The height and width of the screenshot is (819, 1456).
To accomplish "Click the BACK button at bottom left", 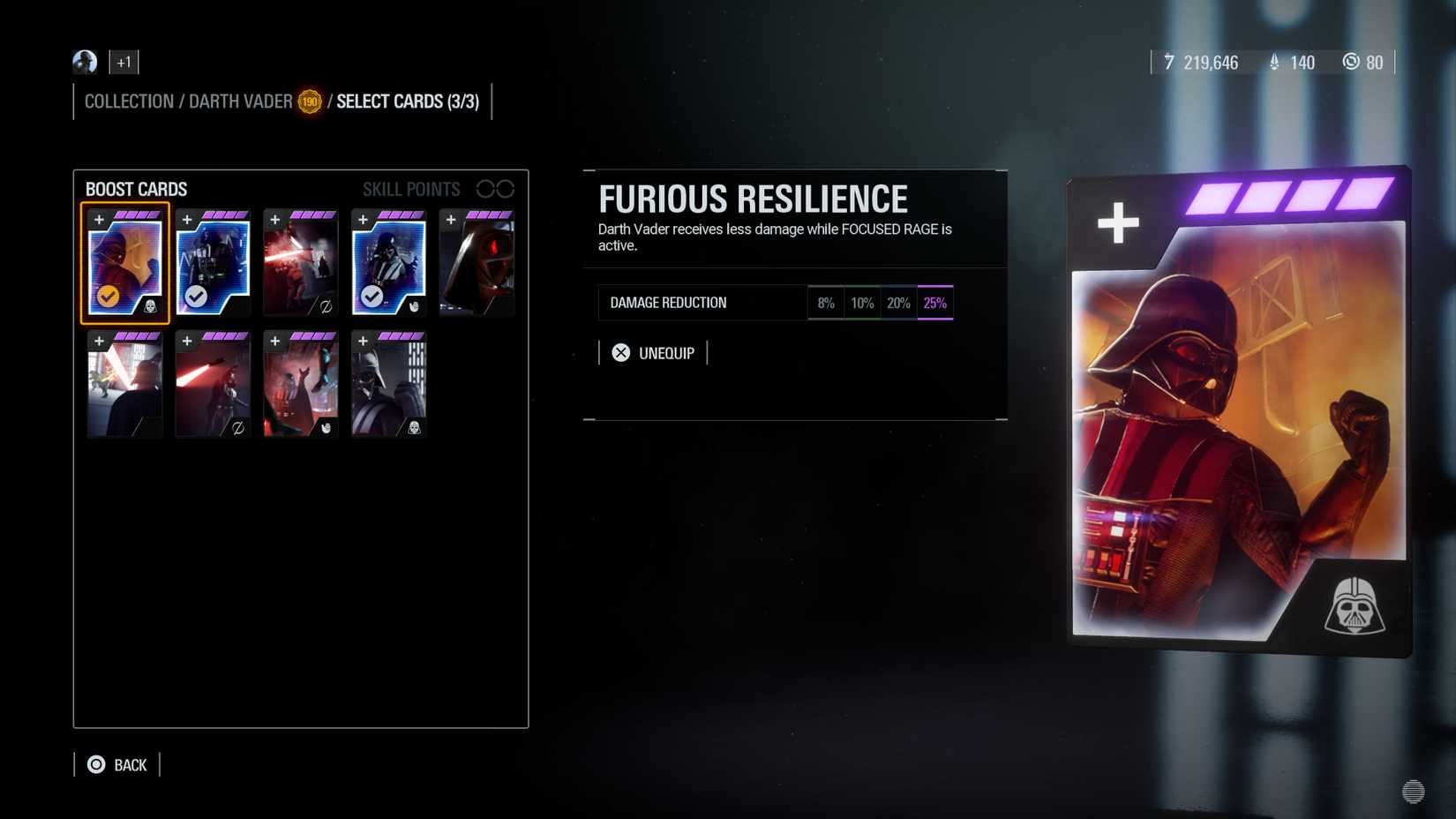I will pos(119,764).
